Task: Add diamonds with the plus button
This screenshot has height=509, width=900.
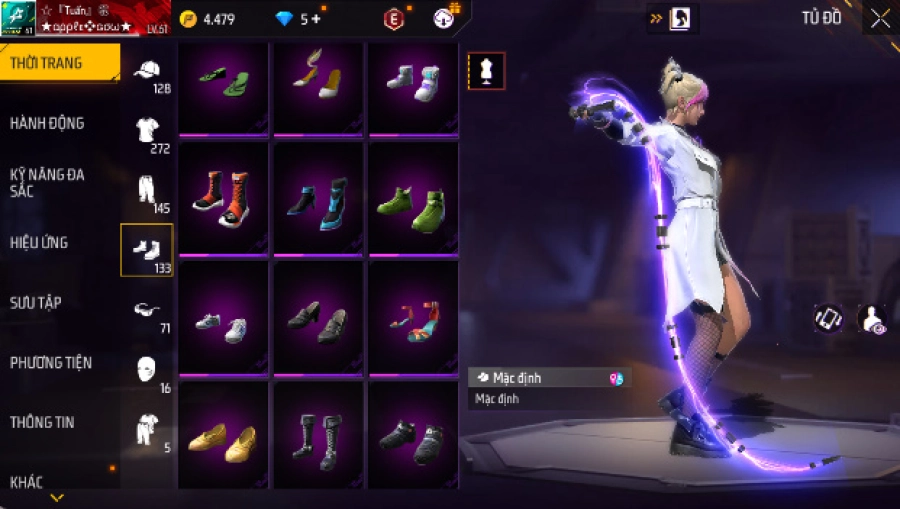Action: [317, 19]
